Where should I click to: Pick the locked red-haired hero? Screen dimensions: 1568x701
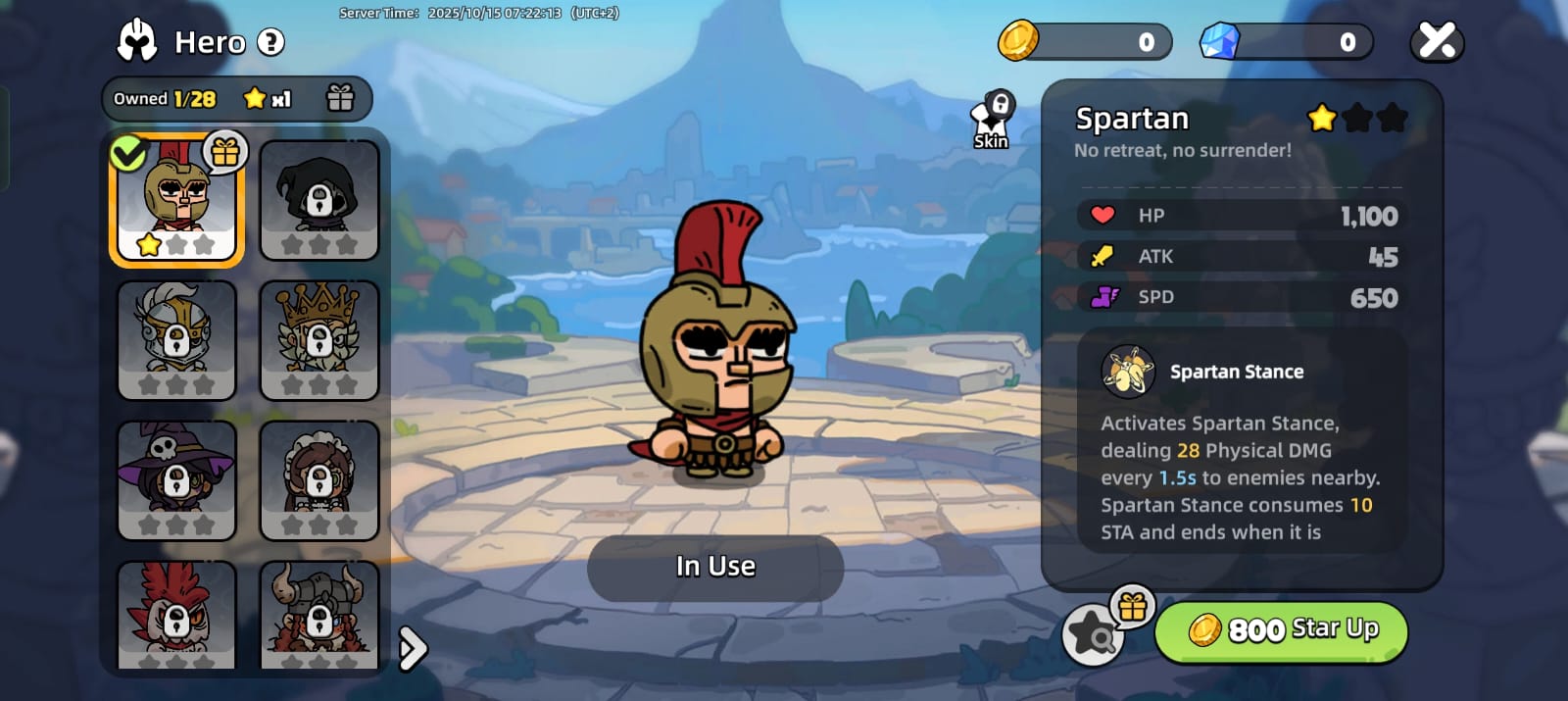click(x=176, y=616)
